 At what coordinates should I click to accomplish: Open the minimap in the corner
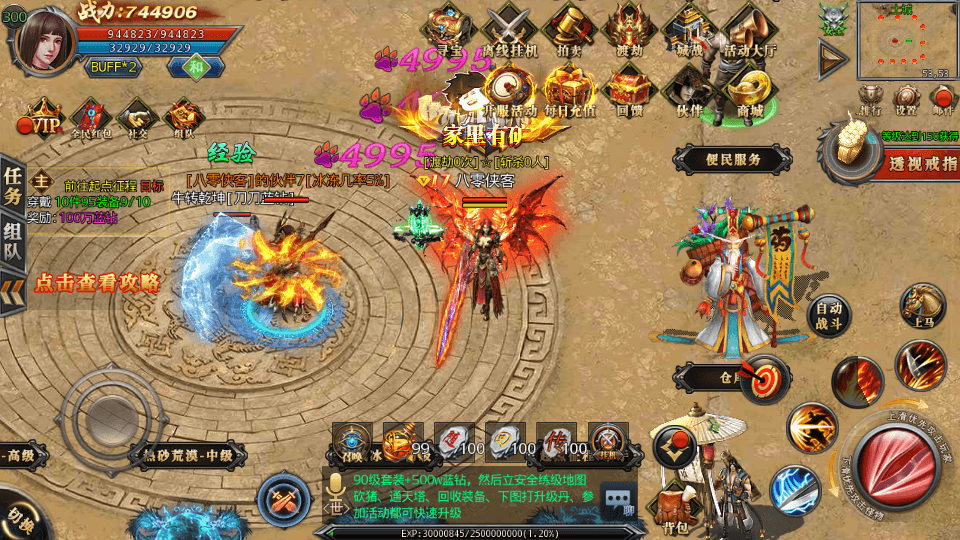coord(903,40)
